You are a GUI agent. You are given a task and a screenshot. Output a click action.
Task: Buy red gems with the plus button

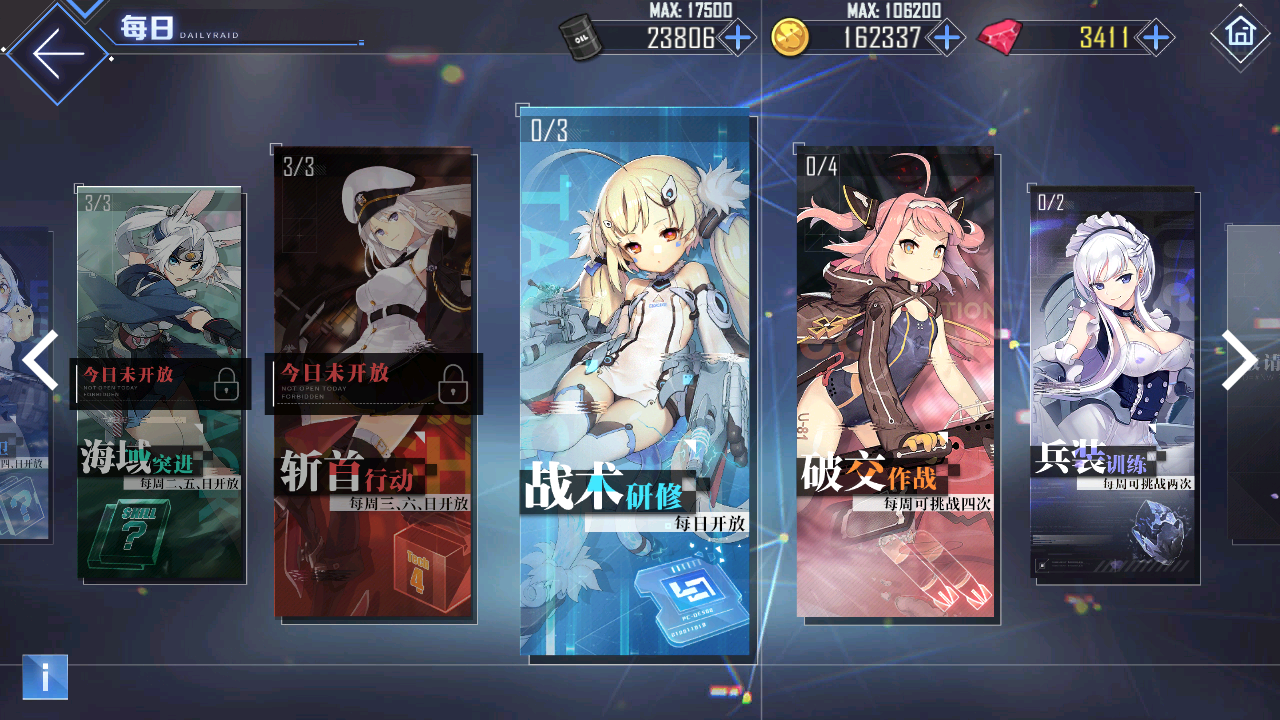(x=1155, y=38)
